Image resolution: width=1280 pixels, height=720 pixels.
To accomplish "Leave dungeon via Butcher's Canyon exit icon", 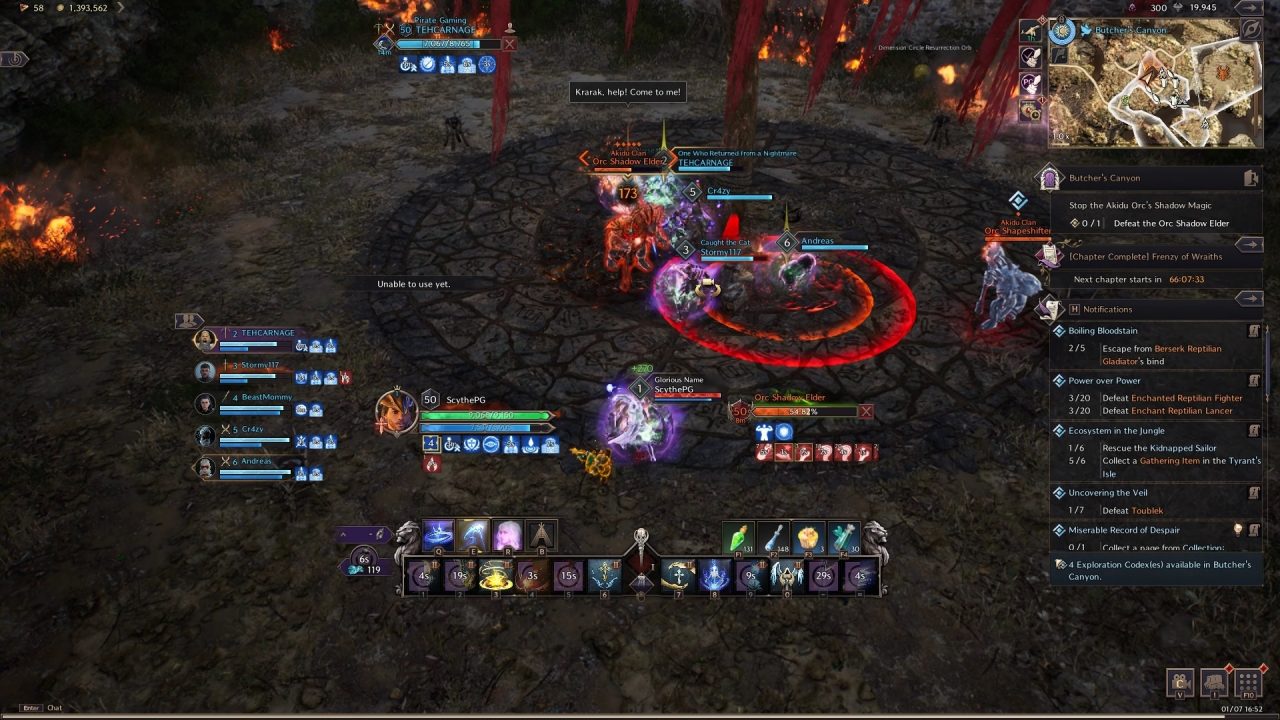I will (1250, 178).
